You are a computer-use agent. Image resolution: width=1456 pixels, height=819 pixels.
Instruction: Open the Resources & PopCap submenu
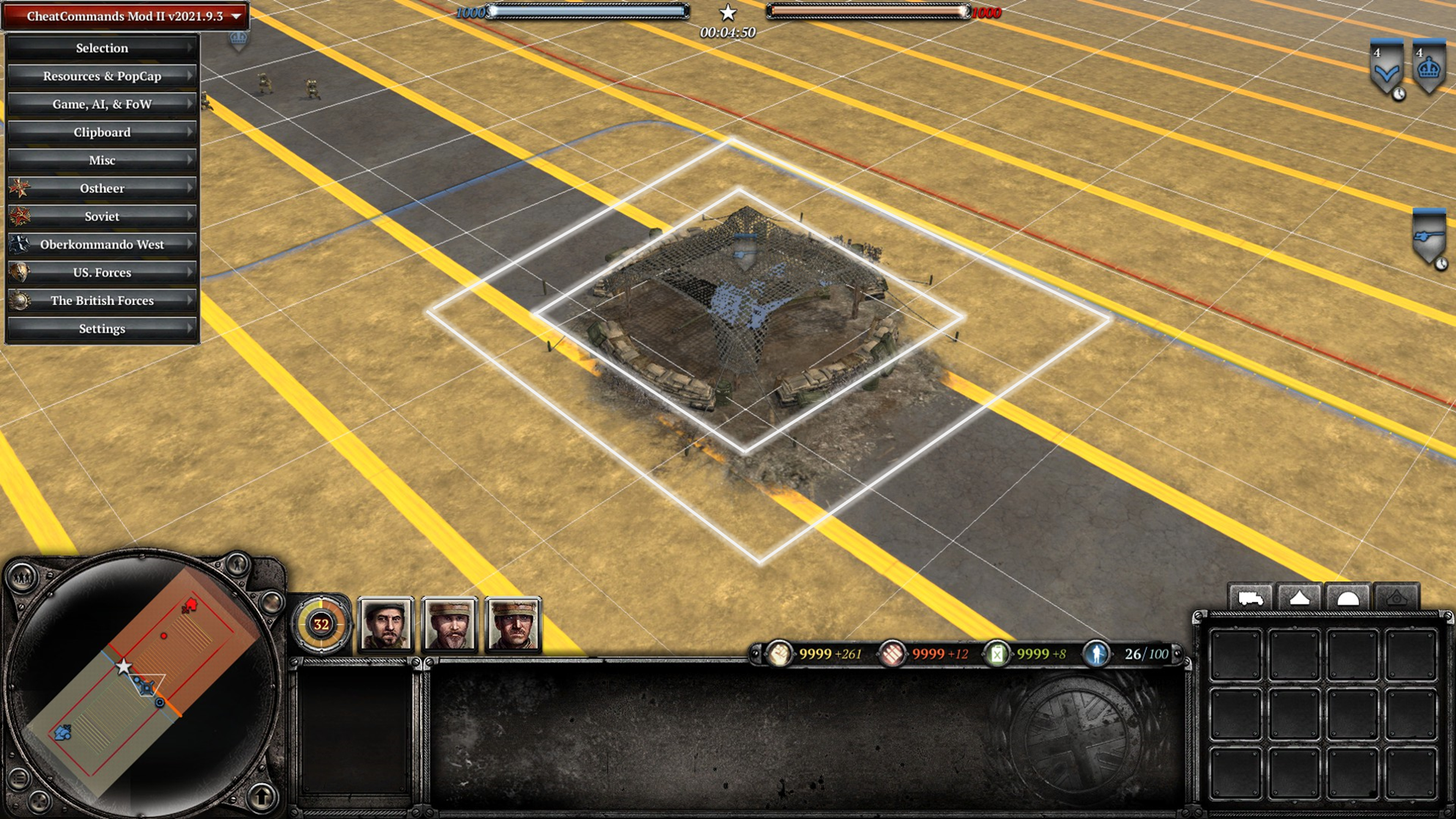click(102, 76)
